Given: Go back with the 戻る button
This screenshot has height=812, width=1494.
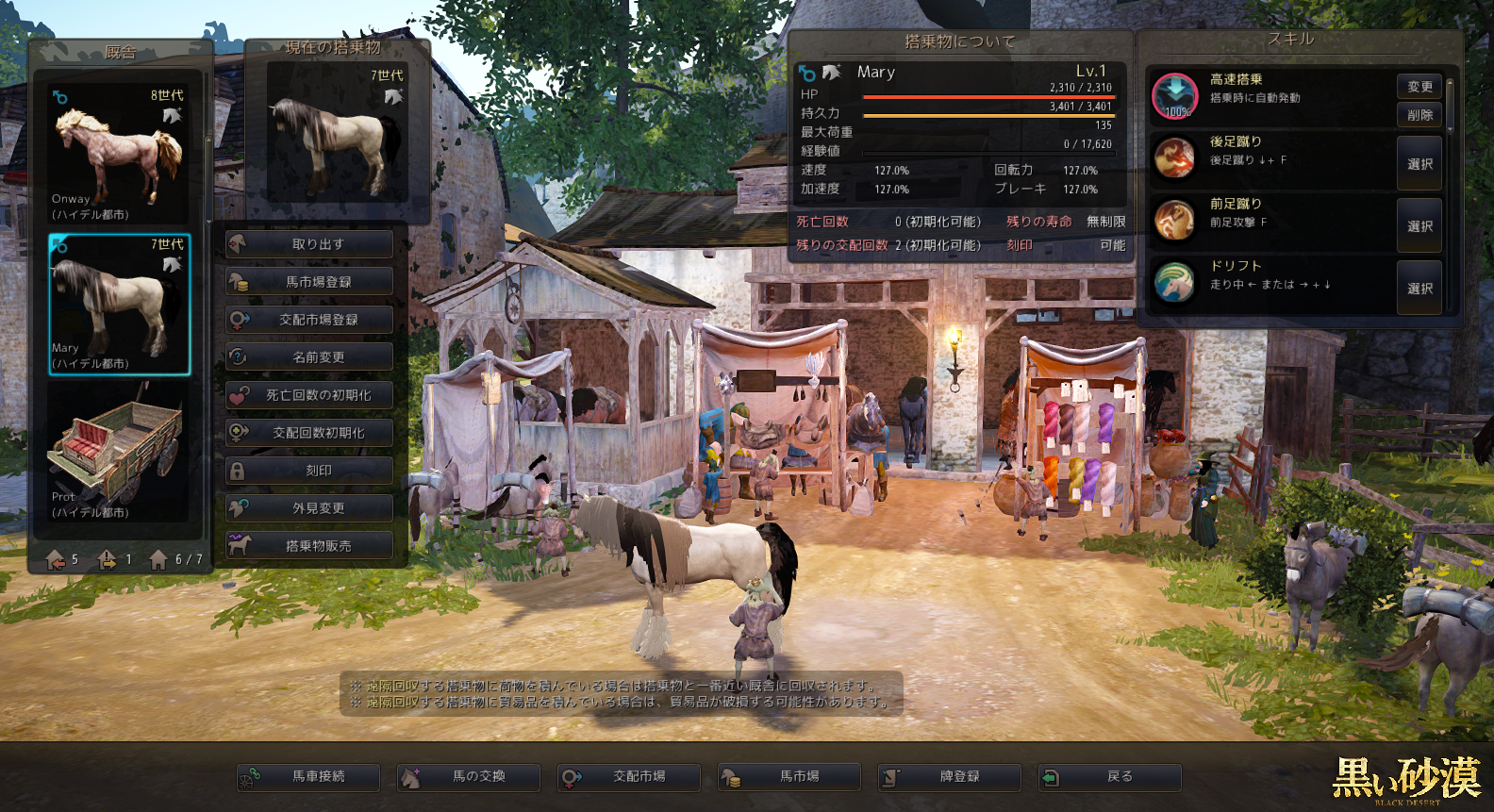Looking at the screenshot, I should click(x=1110, y=777).
